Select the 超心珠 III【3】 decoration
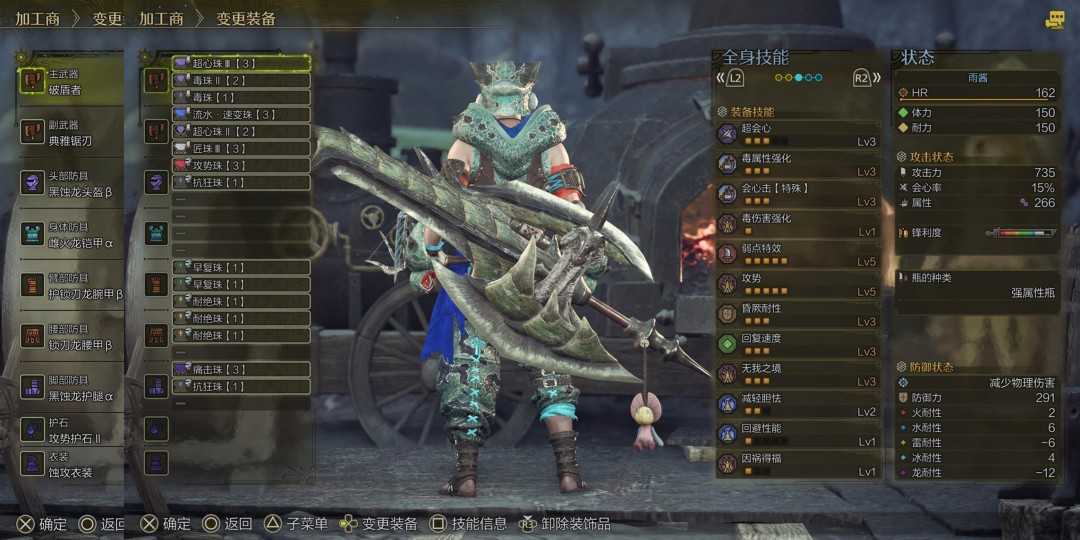Viewport: 1080px width, 540px height. [240, 63]
